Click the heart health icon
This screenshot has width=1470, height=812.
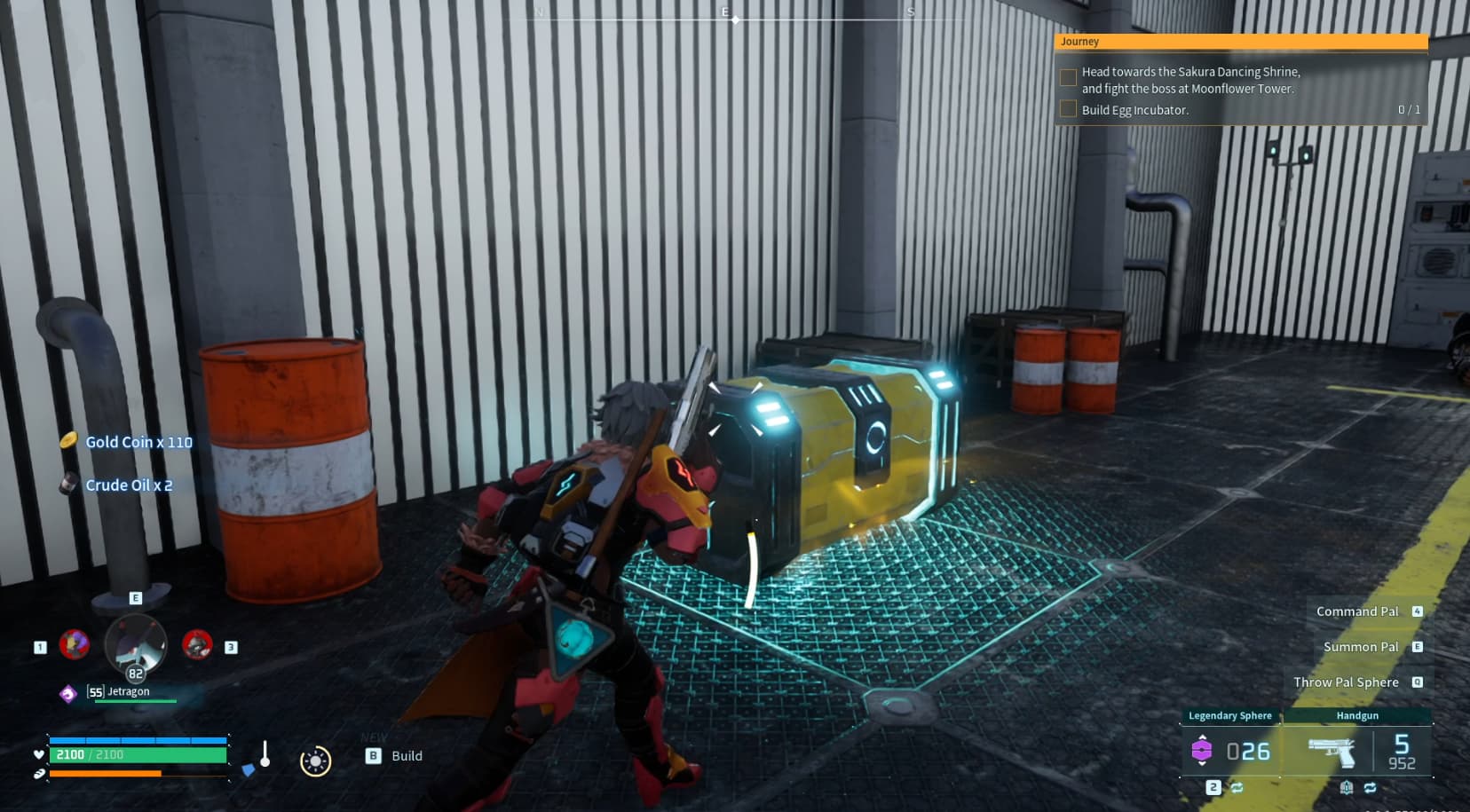point(38,754)
